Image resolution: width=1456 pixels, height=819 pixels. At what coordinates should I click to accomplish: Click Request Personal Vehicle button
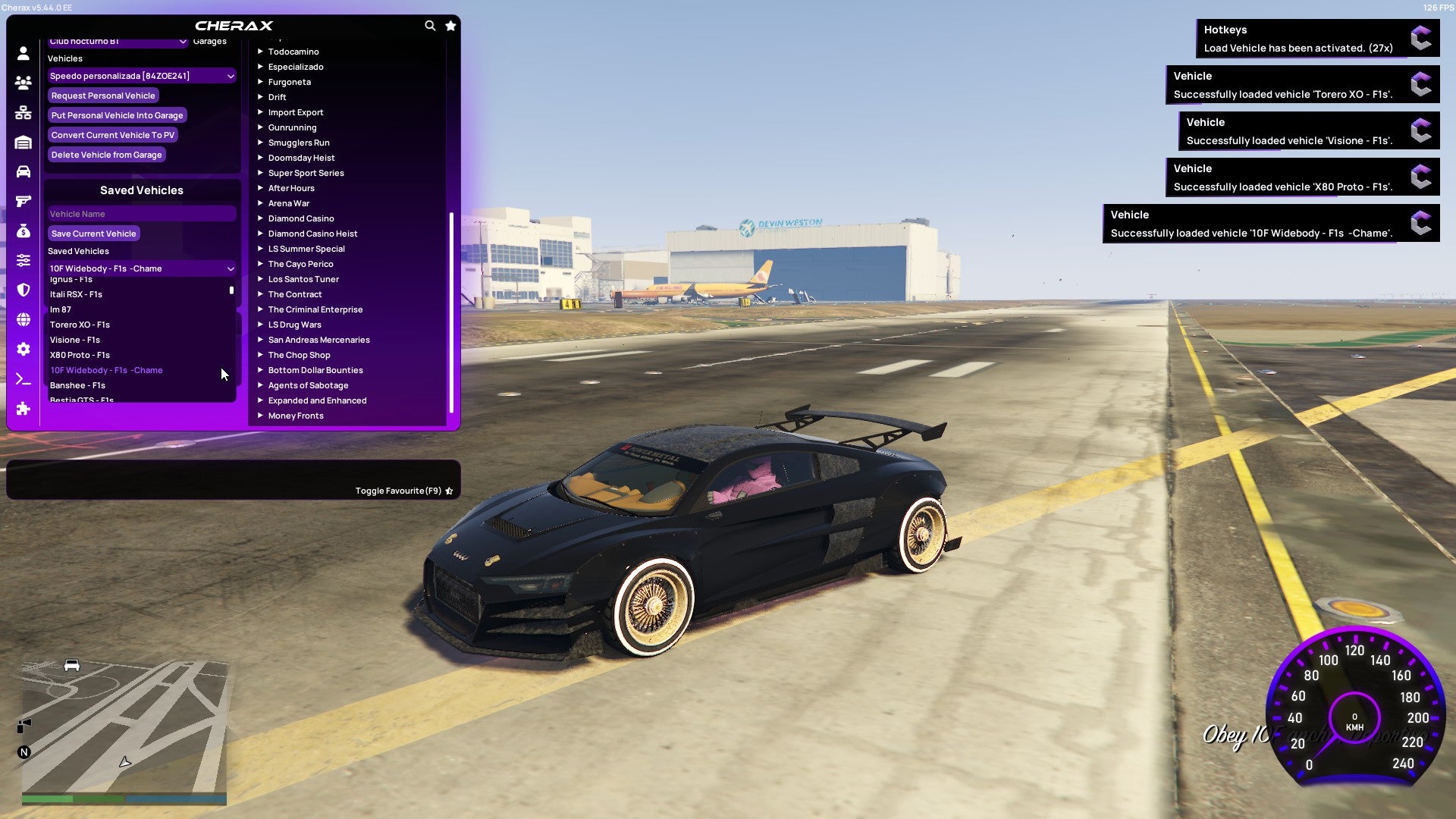pos(103,95)
